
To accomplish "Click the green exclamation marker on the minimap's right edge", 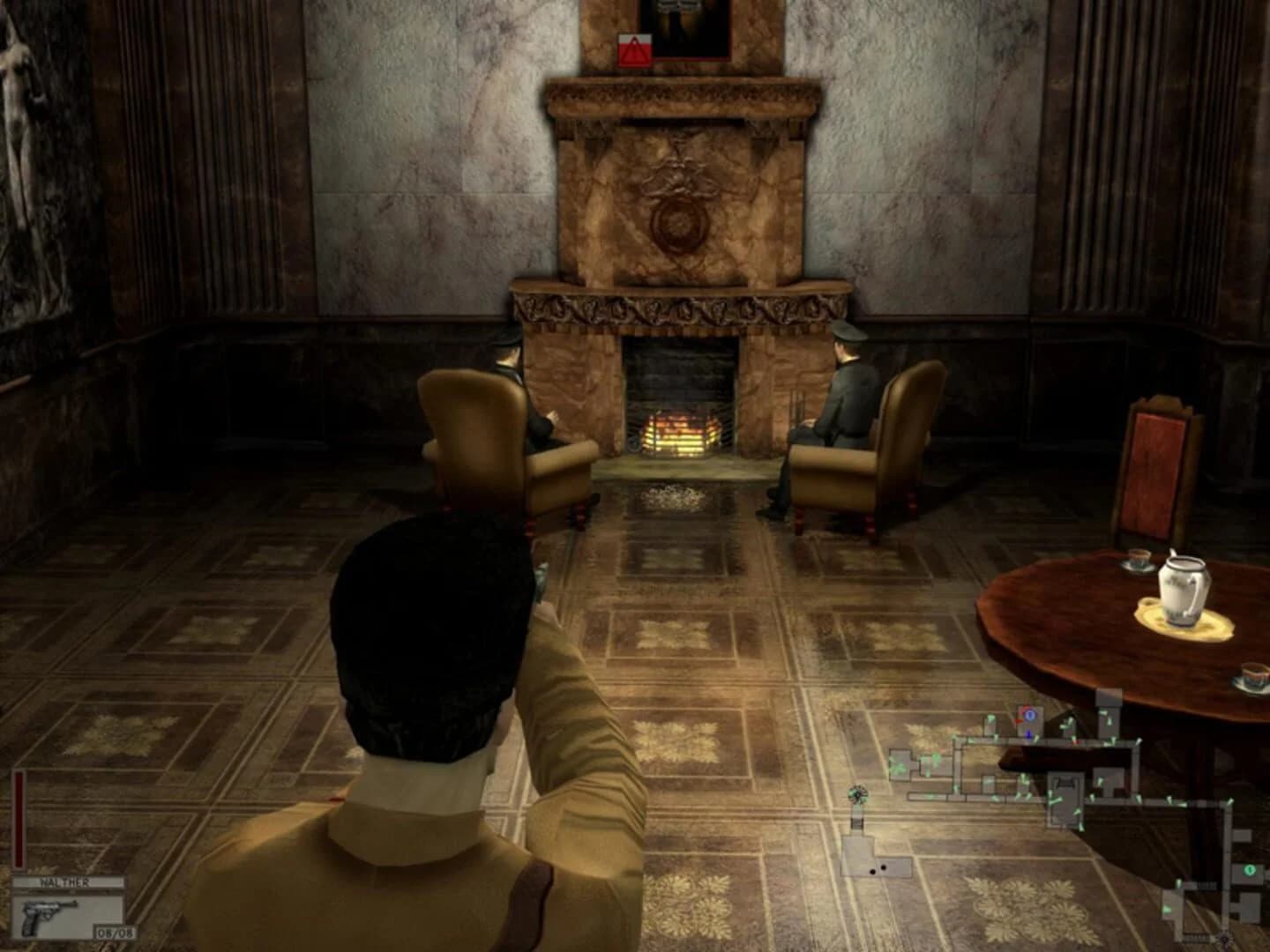I will [x=1251, y=870].
